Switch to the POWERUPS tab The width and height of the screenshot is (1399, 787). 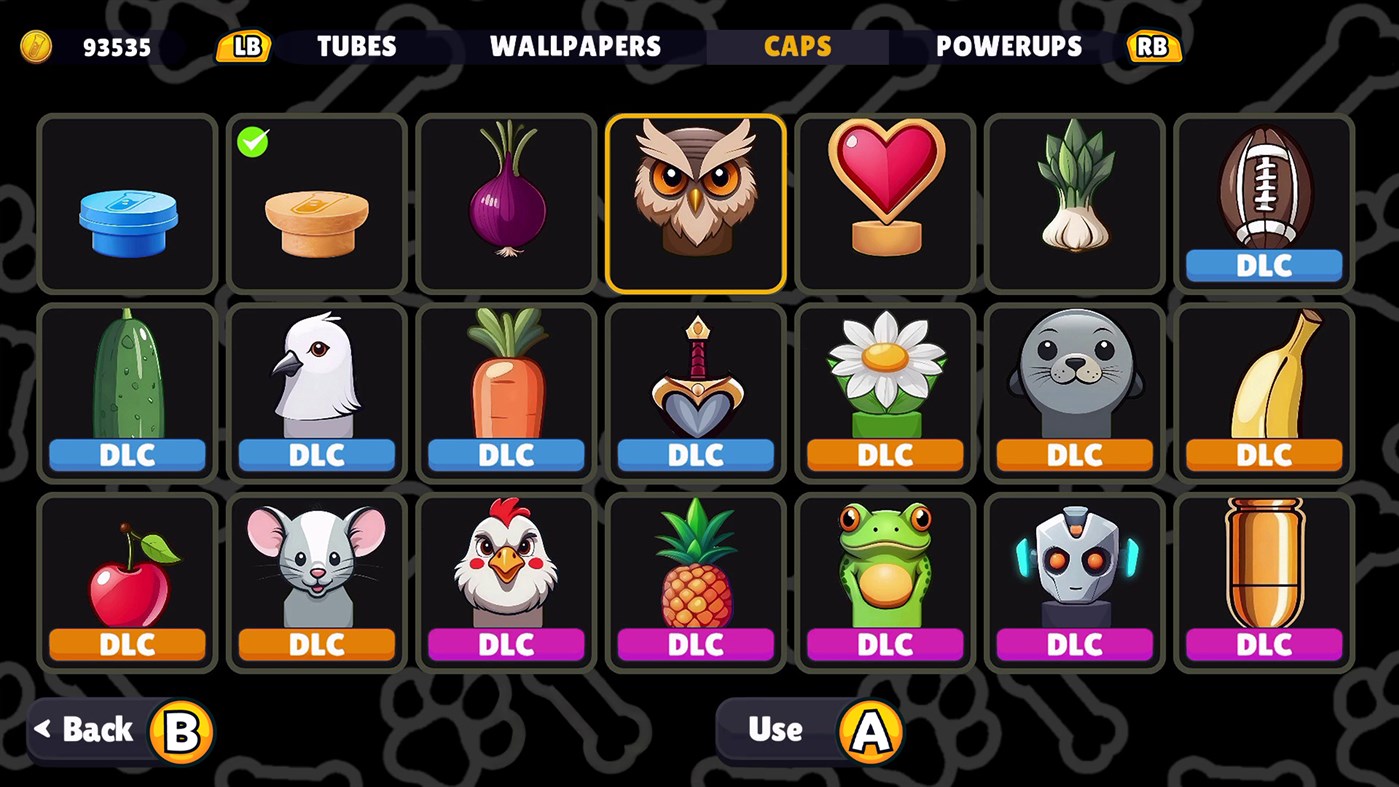coord(1007,46)
